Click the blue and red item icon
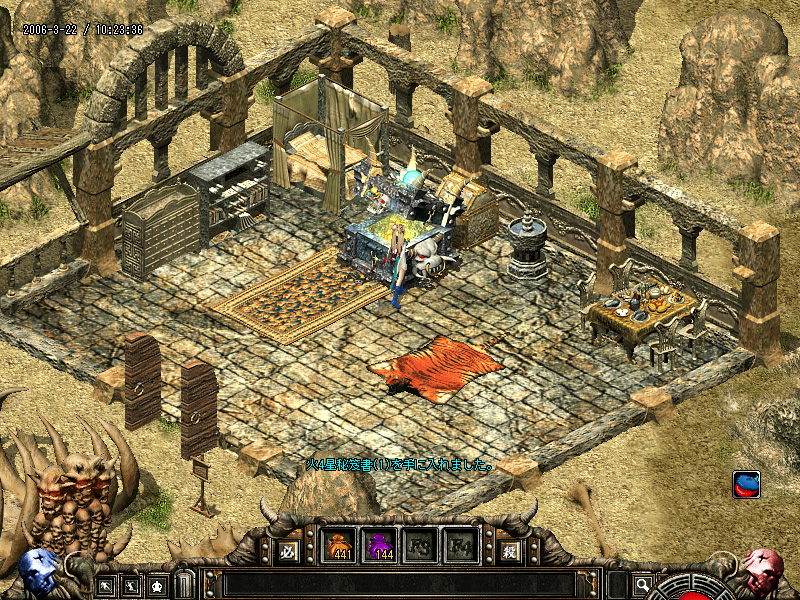Screen dimensions: 800x600 point(746,484)
